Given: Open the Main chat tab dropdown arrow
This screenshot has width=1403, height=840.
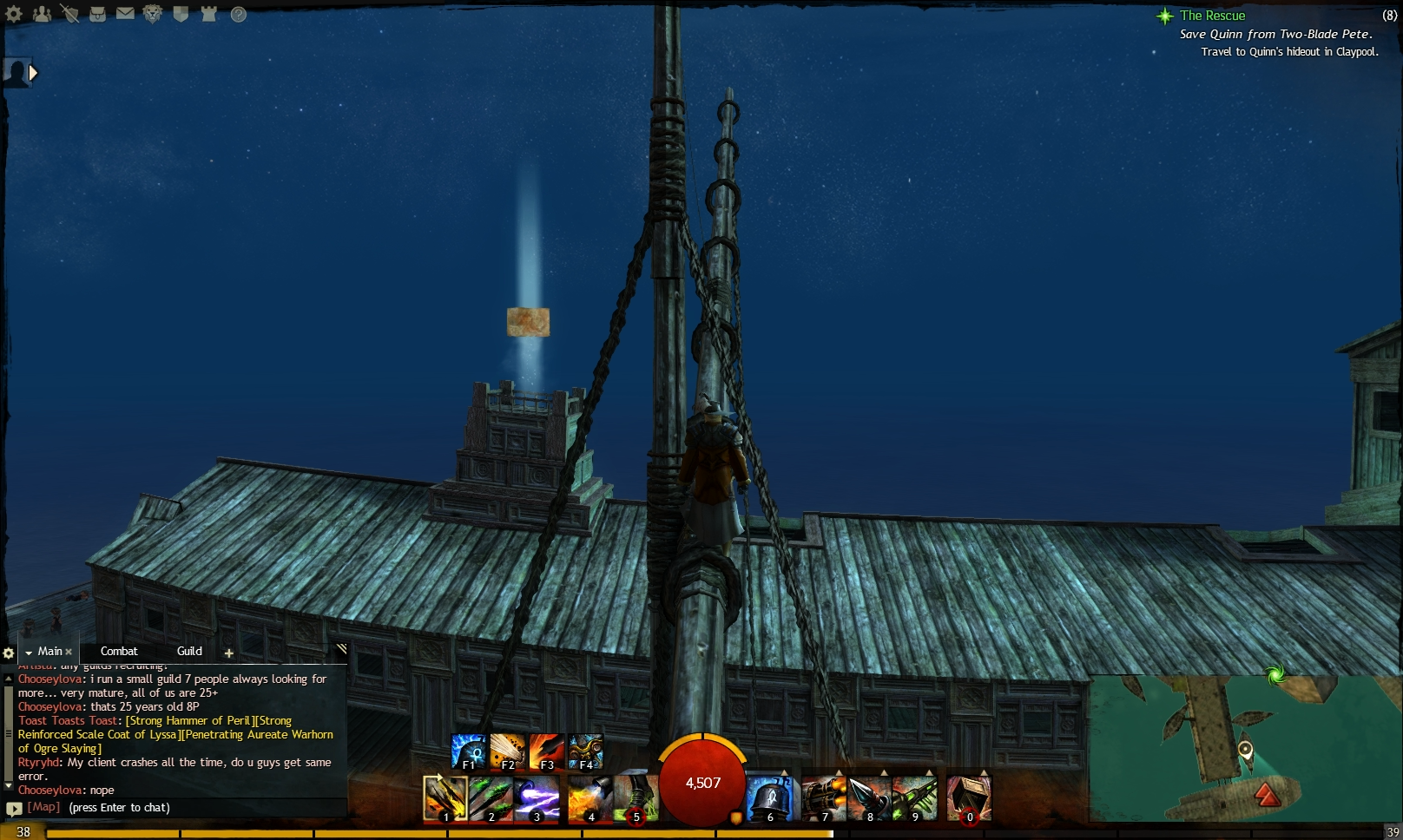Looking at the screenshot, I should tap(29, 651).
